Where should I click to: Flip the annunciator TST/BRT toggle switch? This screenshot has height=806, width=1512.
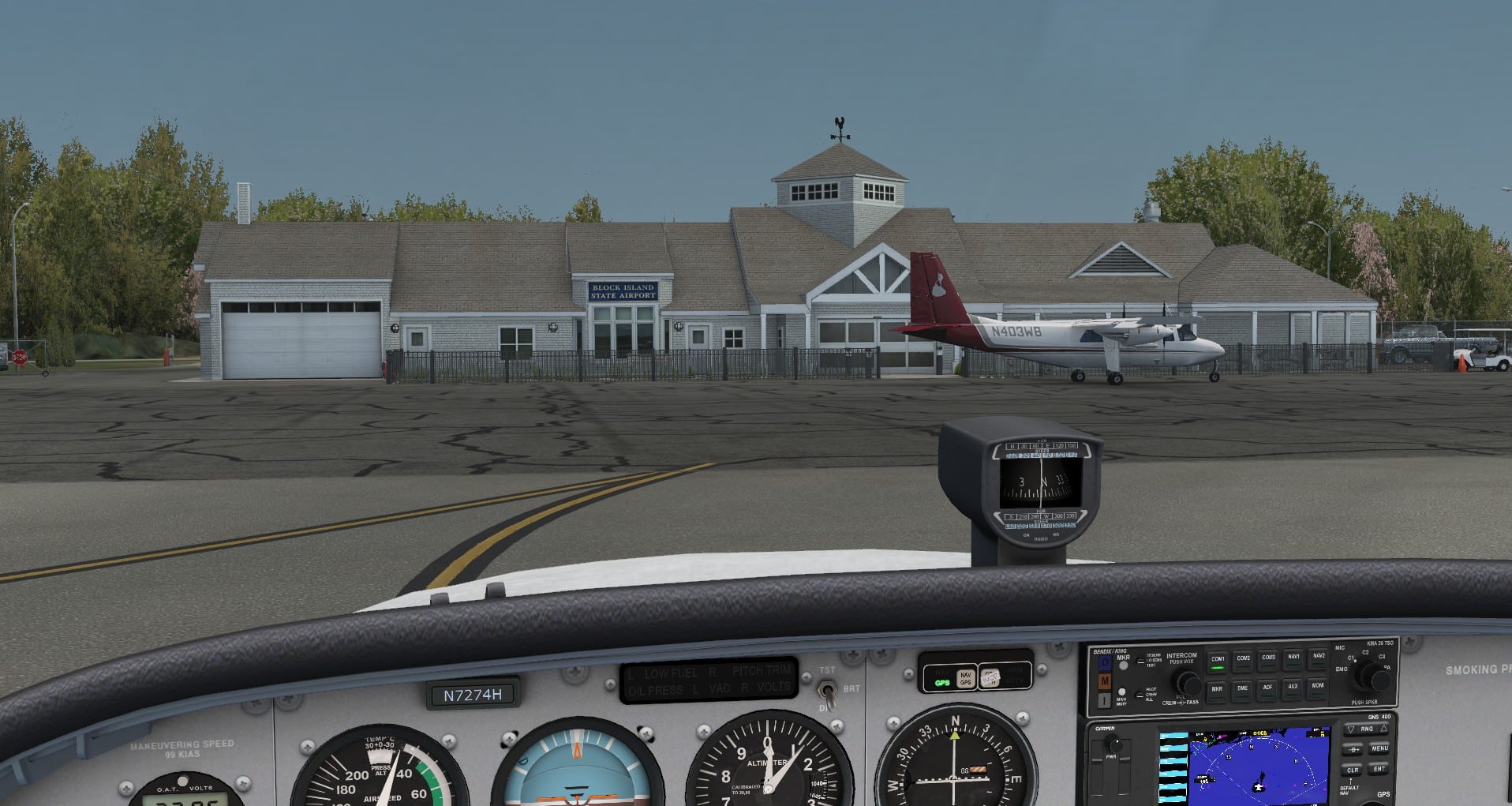click(827, 692)
